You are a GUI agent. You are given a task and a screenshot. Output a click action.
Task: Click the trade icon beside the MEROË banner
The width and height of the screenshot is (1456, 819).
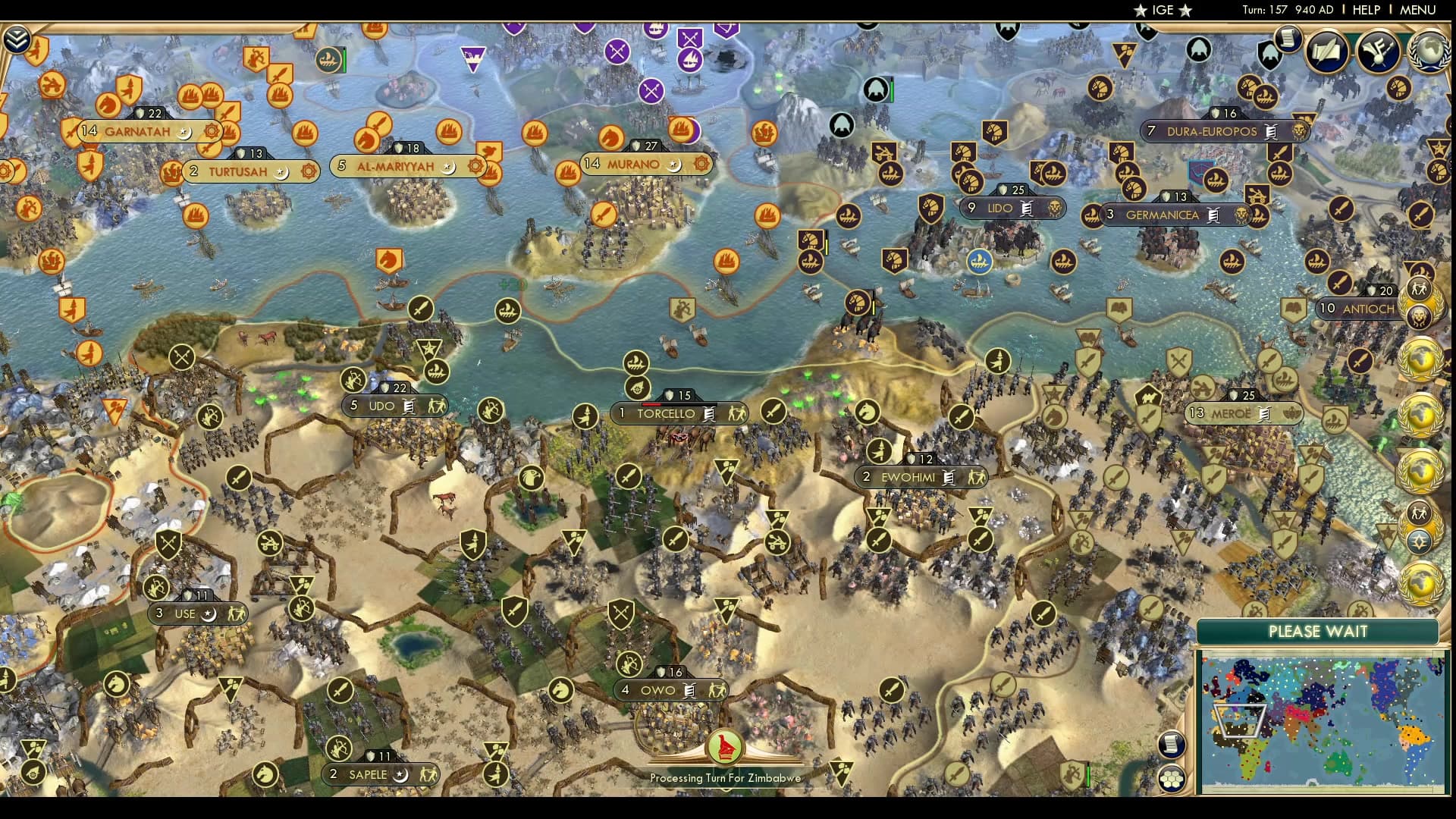pos(1265,414)
